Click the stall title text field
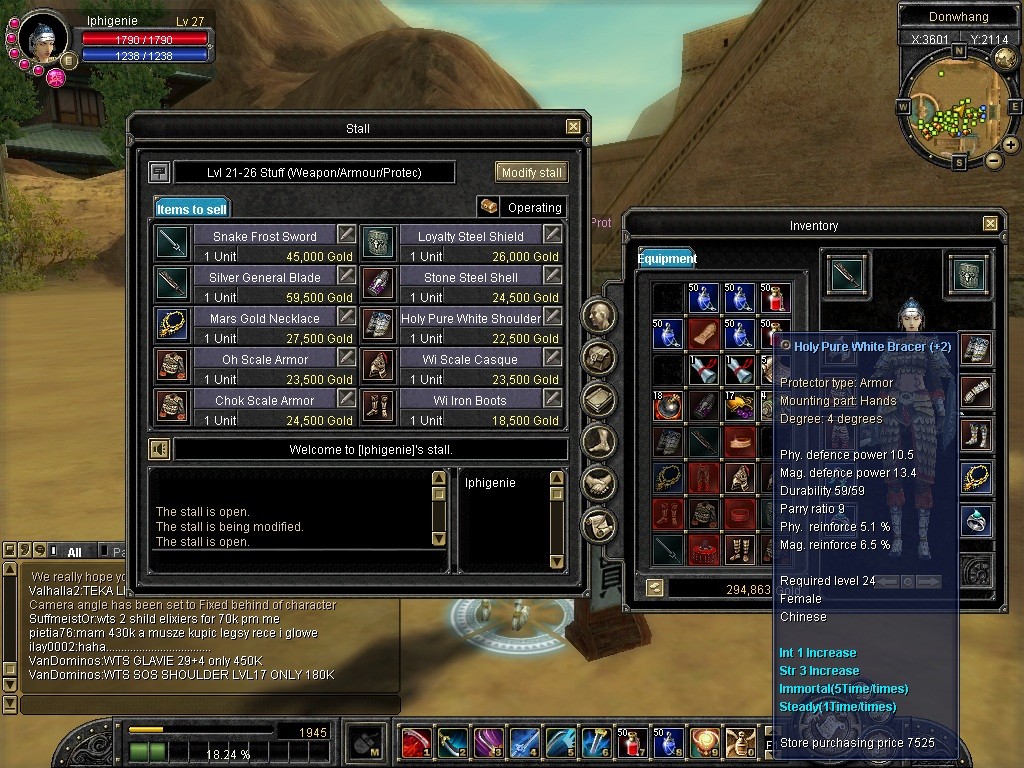1024x768 pixels. click(314, 172)
